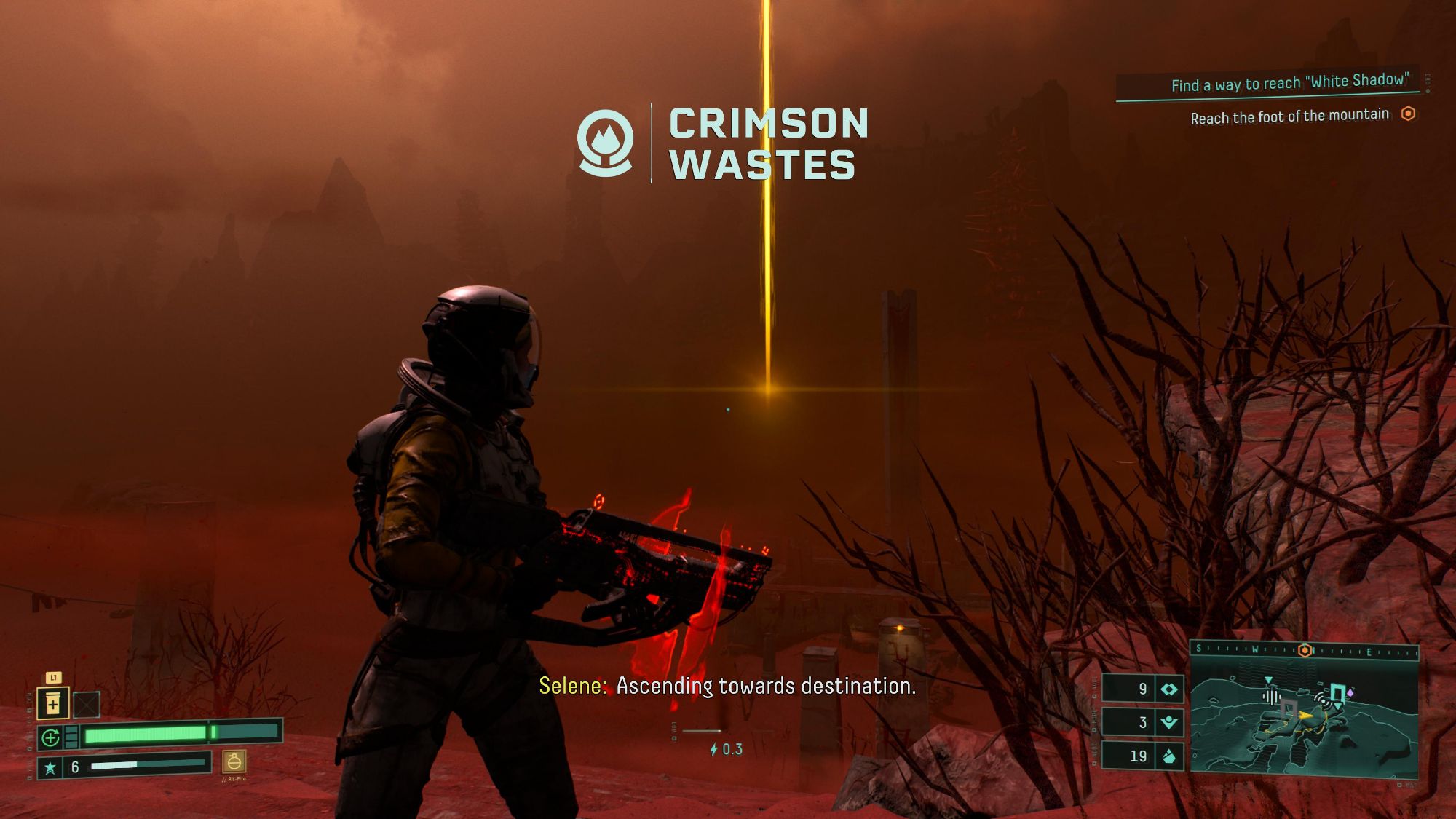
Task: Click the orange hexagon objective marker on the compass
Action: (x=1305, y=649)
